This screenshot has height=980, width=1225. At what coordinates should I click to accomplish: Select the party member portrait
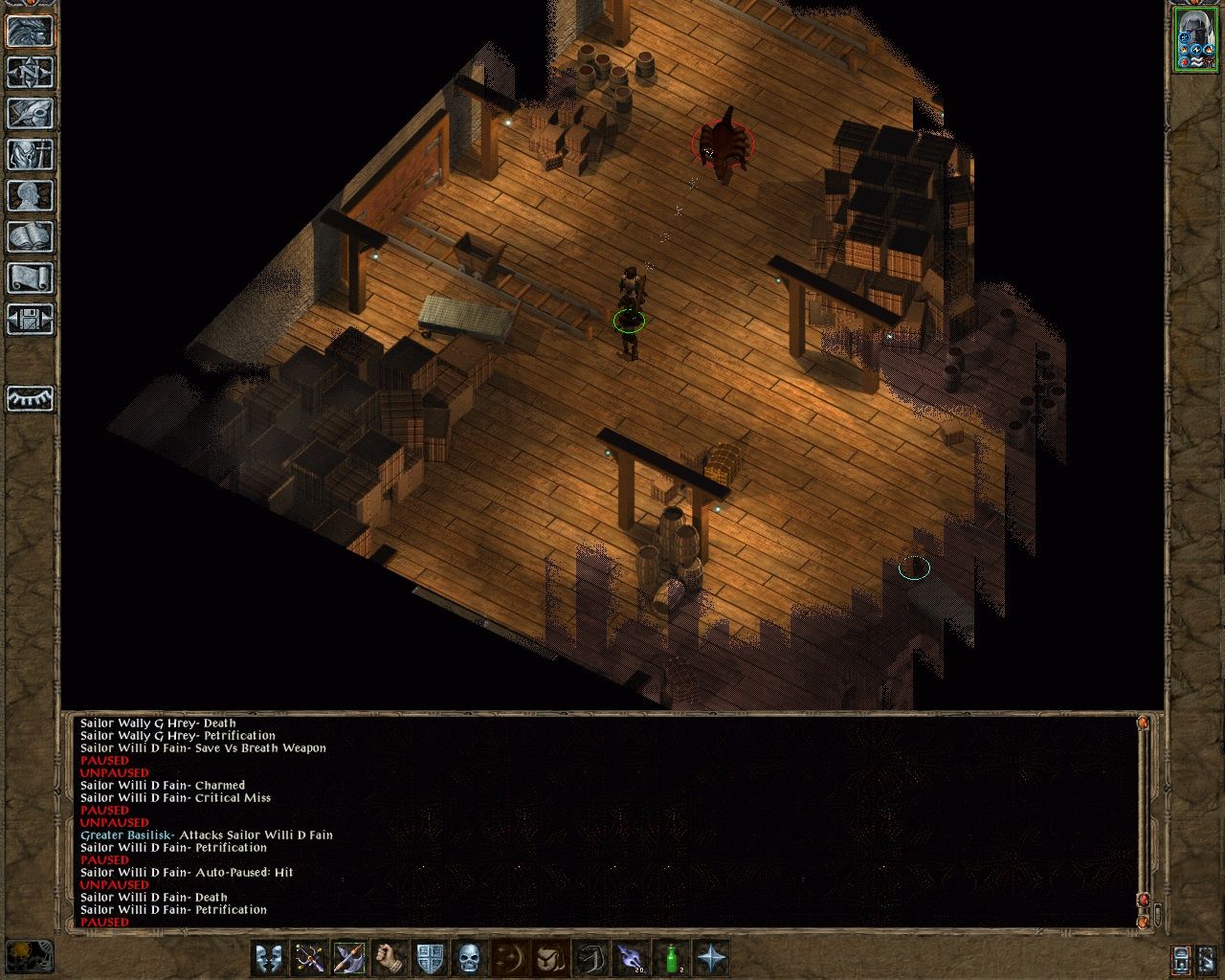pyautogui.click(x=1194, y=39)
